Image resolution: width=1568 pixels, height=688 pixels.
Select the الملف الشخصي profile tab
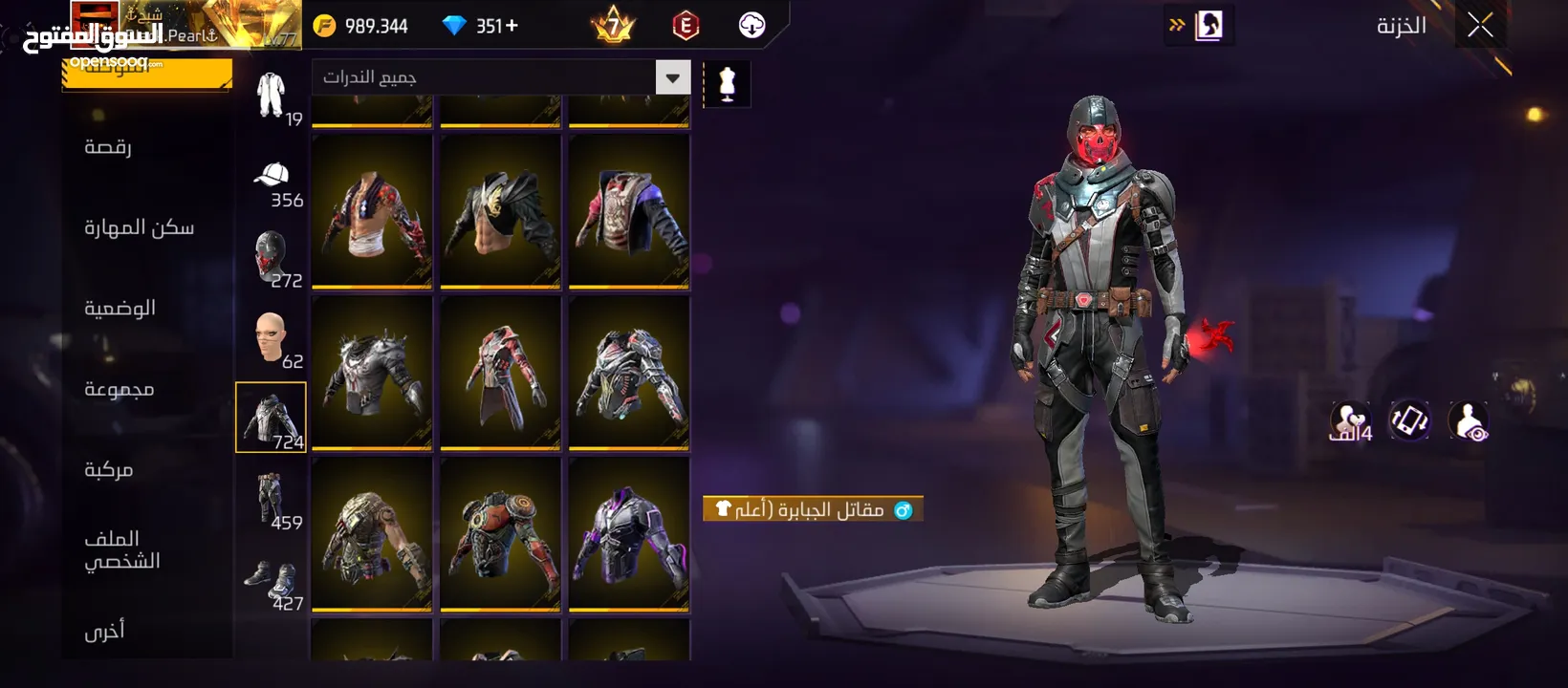click(x=121, y=549)
